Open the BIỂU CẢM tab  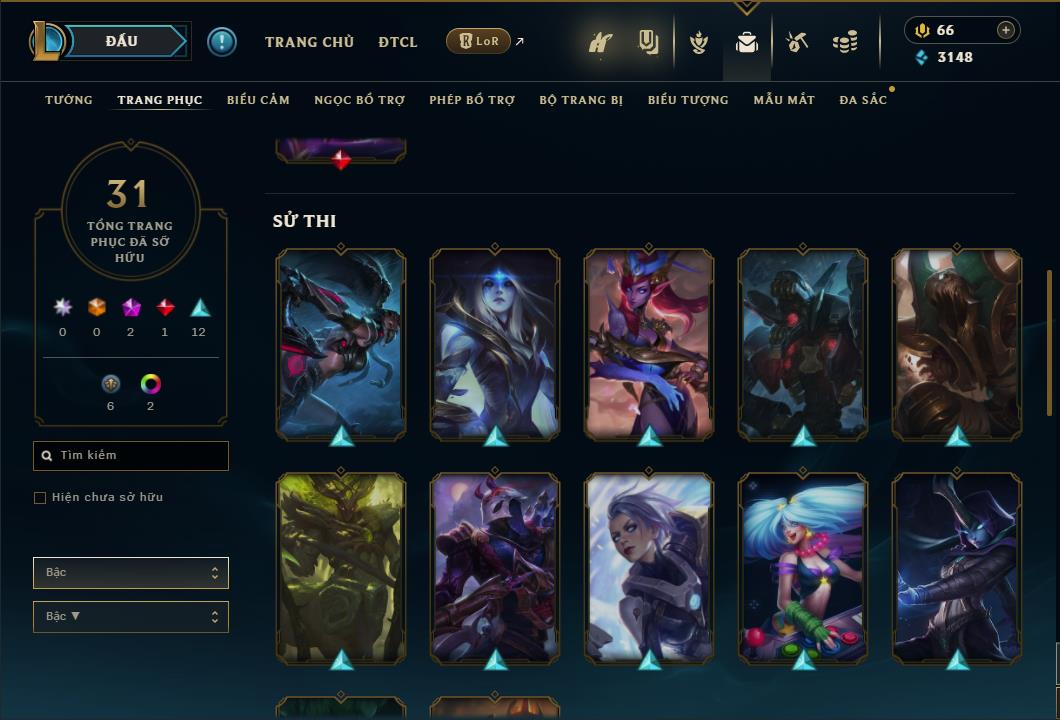click(258, 100)
